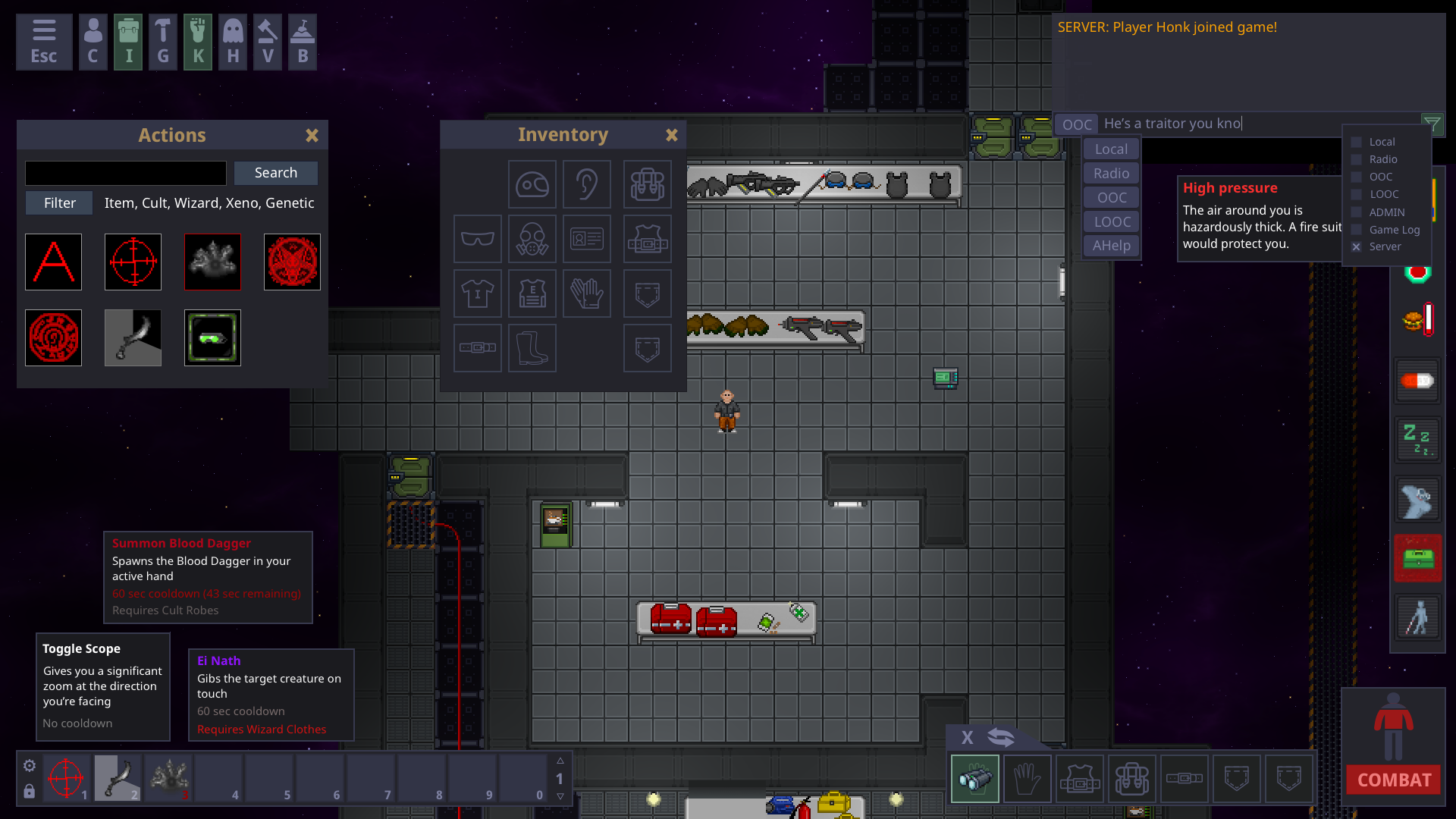
Task: Select AHelp from the channel list
Action: pos(1111,246)
